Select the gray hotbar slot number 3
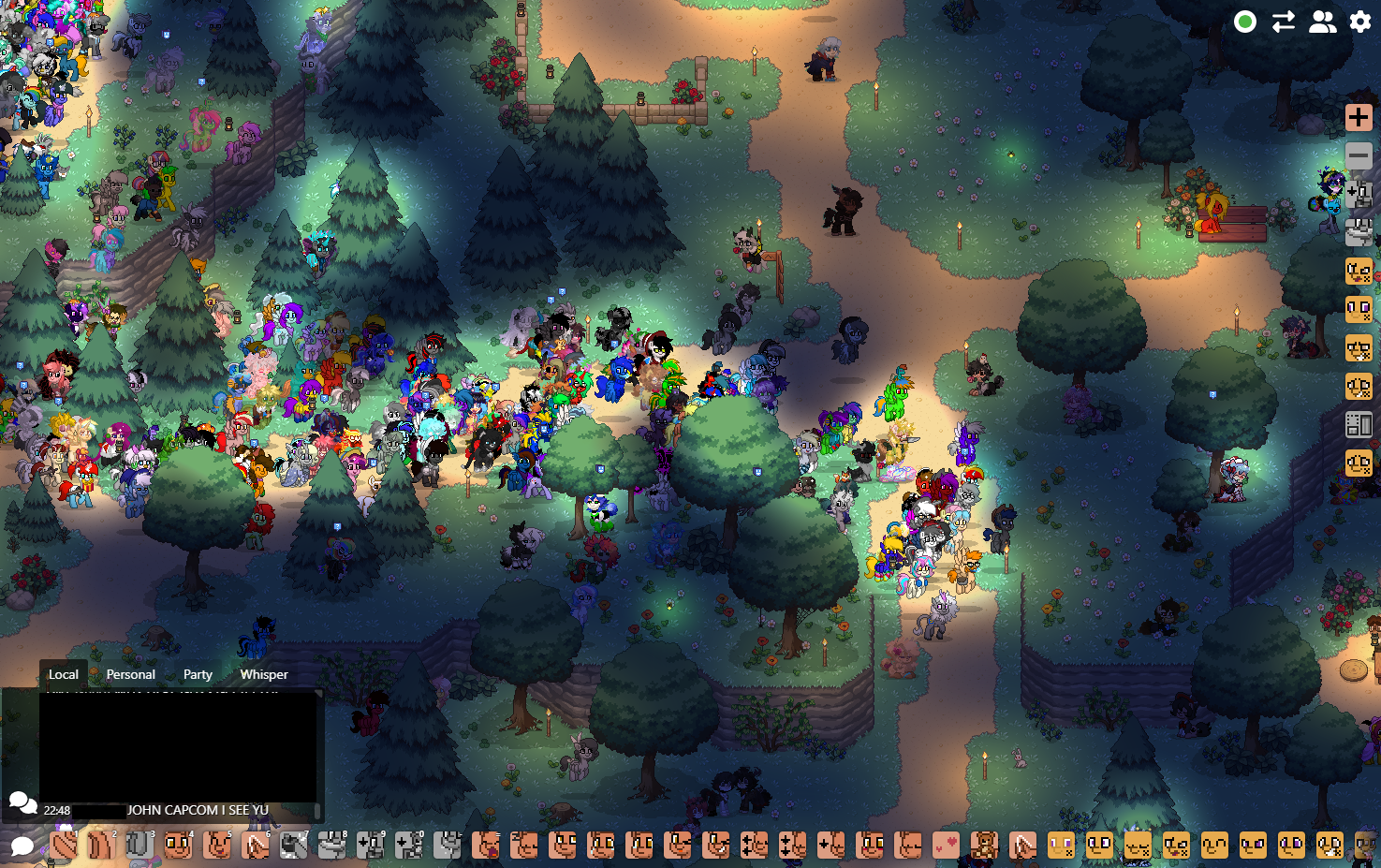The image size is (1381, 868). (x=140, y=846)
